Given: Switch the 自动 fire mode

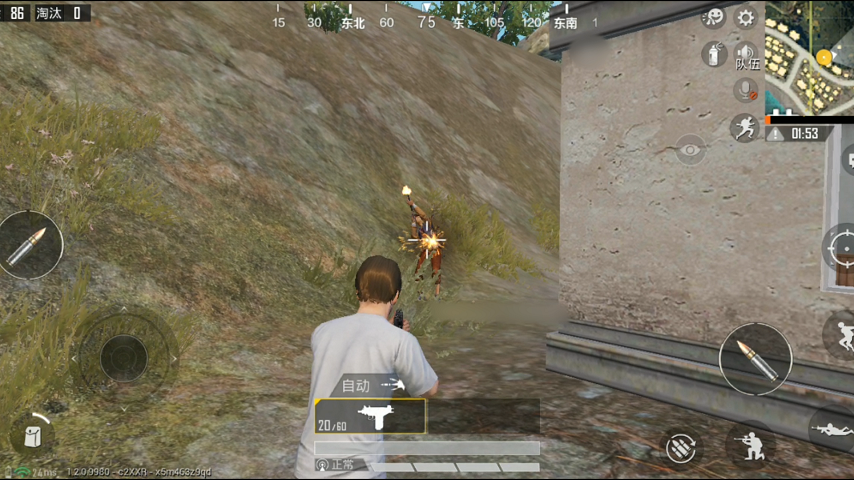Looking at the screenshot, I should click(x=371, y=385).
